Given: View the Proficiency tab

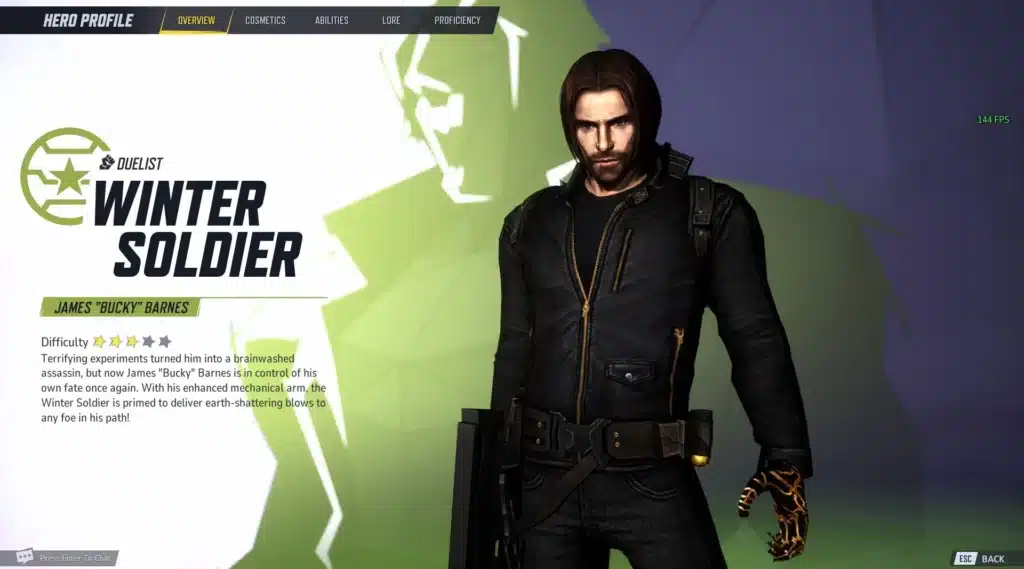Looking at the screenshot, I should (x=457, y=20).
